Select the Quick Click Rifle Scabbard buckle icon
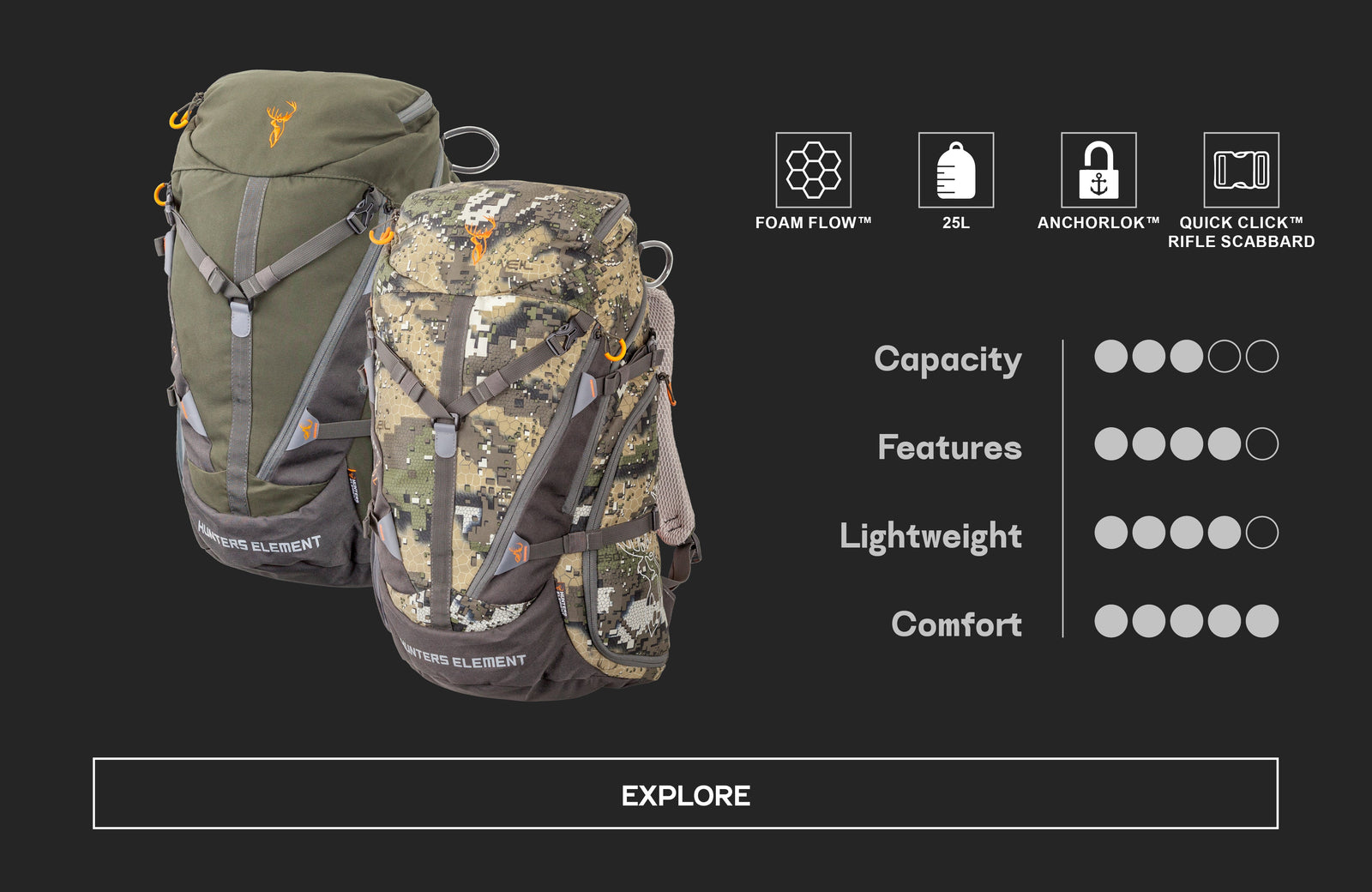 coord(1241,170)
